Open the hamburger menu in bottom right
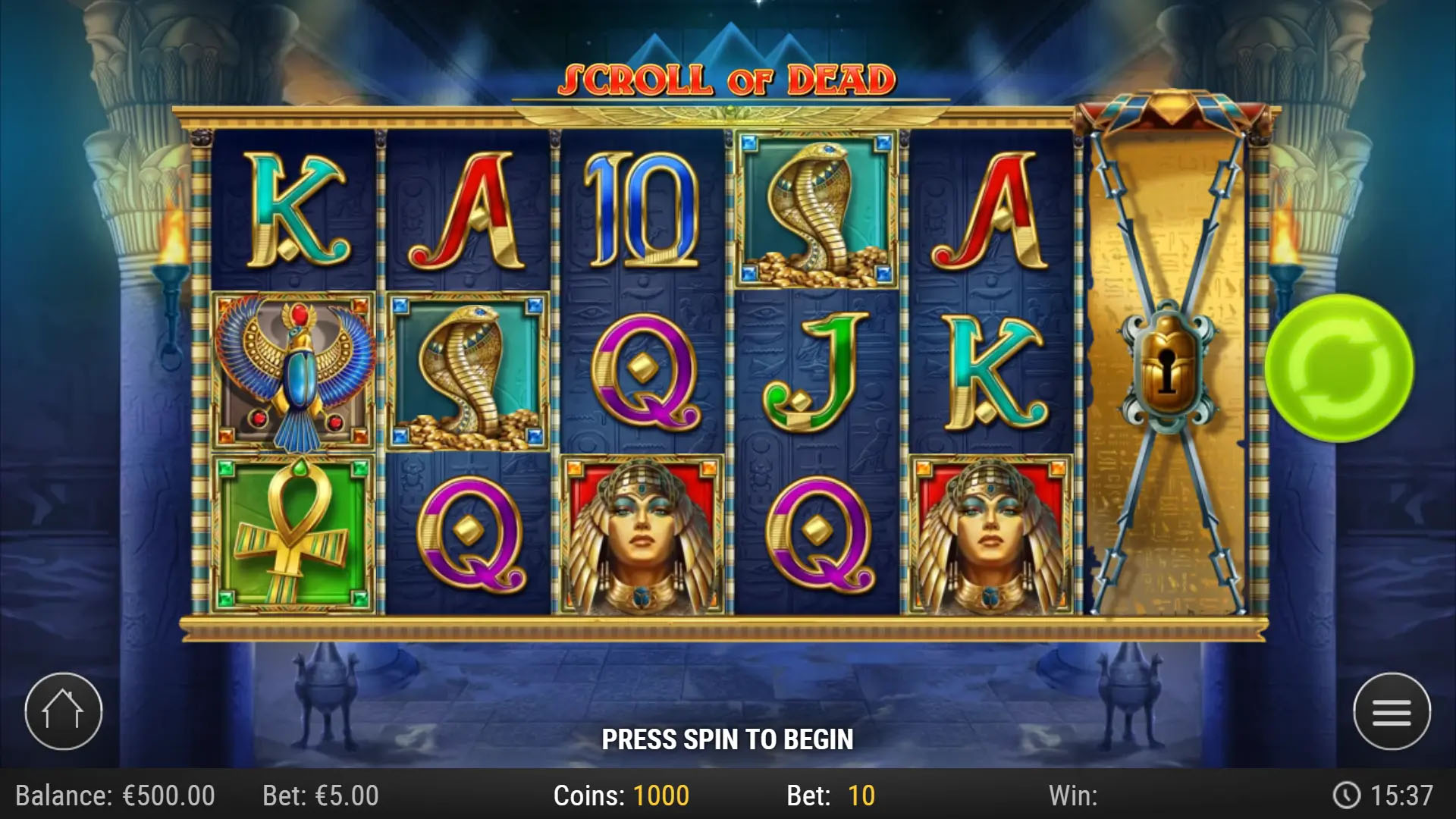The width and height of the screenshot is (1456, 819). (1390, 711)
